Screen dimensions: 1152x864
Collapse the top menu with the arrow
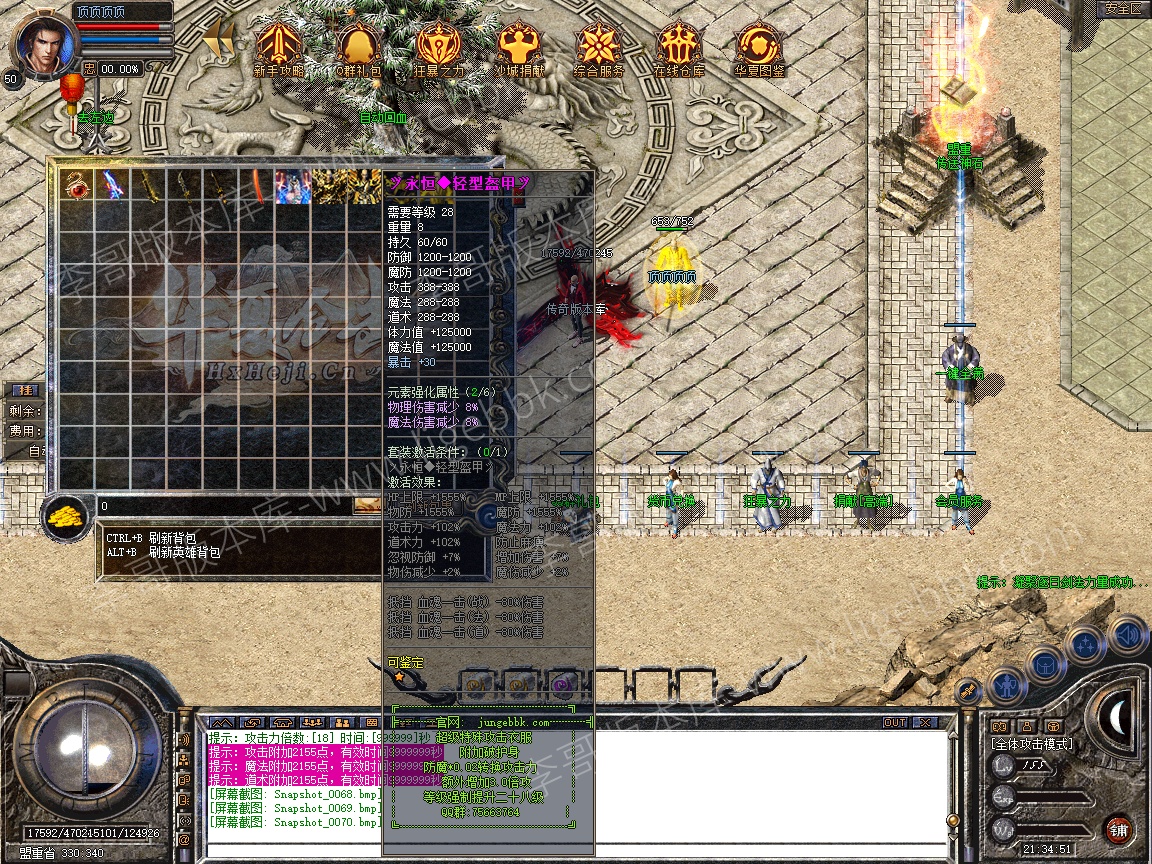coord(218,41)
